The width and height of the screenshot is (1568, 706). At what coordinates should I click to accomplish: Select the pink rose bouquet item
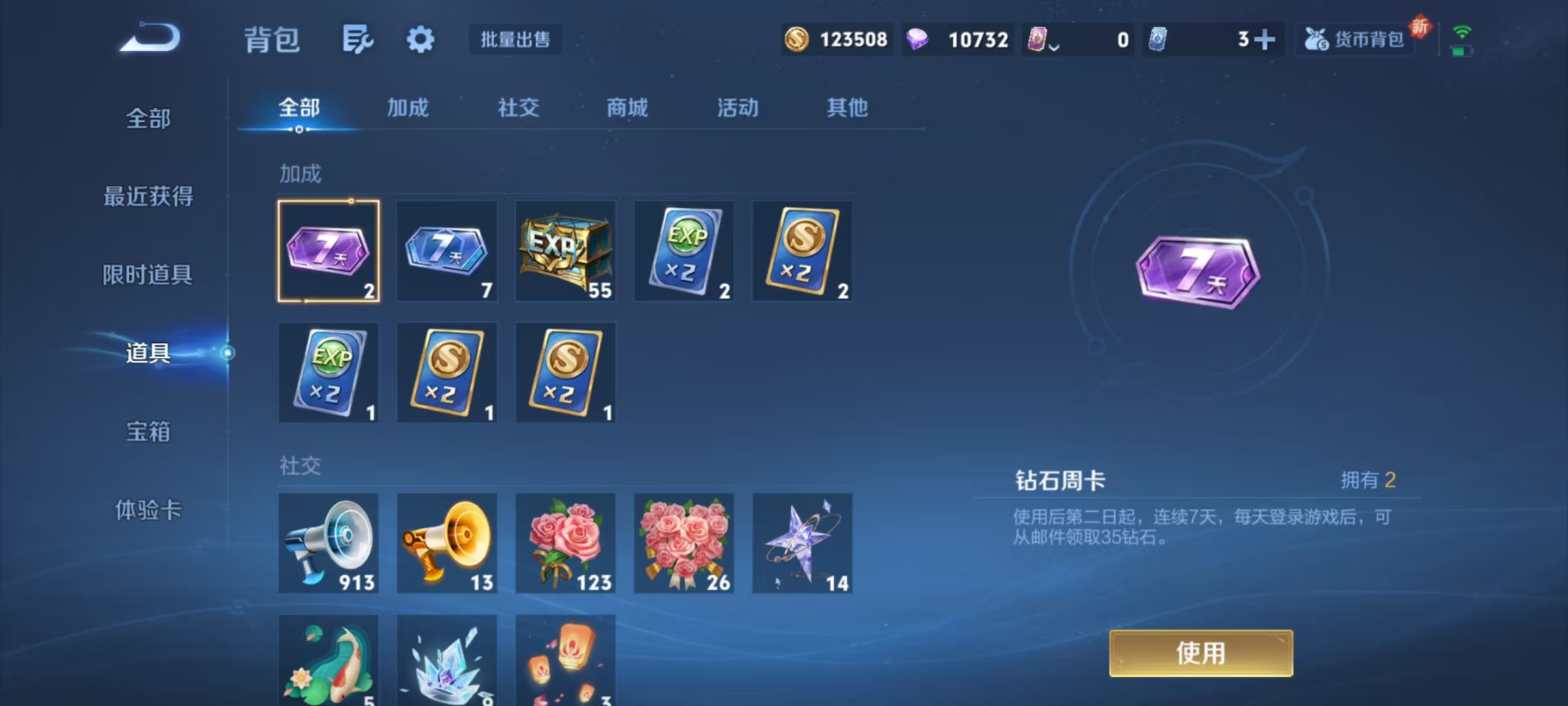565,544
